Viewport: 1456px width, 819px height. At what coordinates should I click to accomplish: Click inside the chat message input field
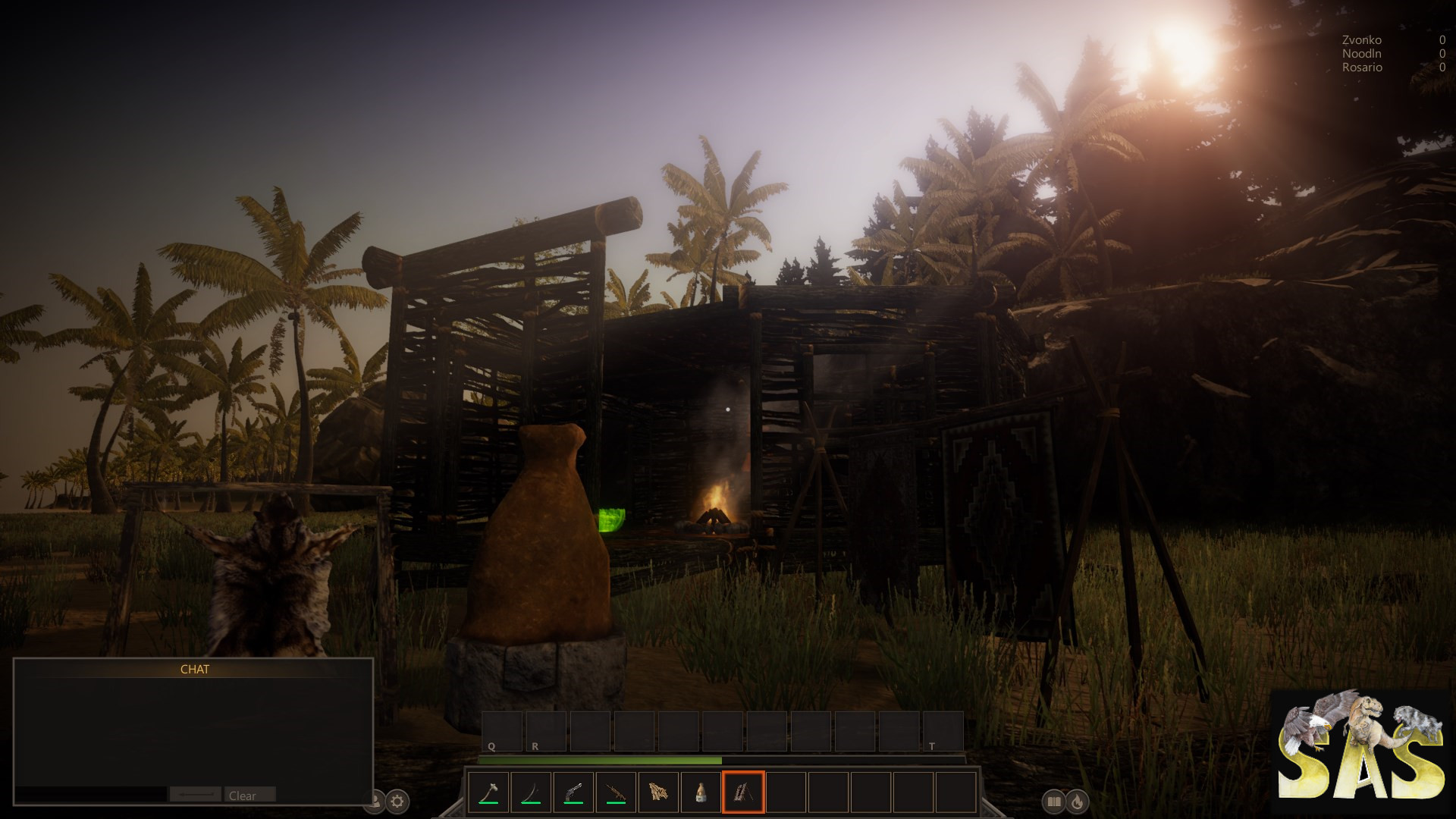point(91,795)
